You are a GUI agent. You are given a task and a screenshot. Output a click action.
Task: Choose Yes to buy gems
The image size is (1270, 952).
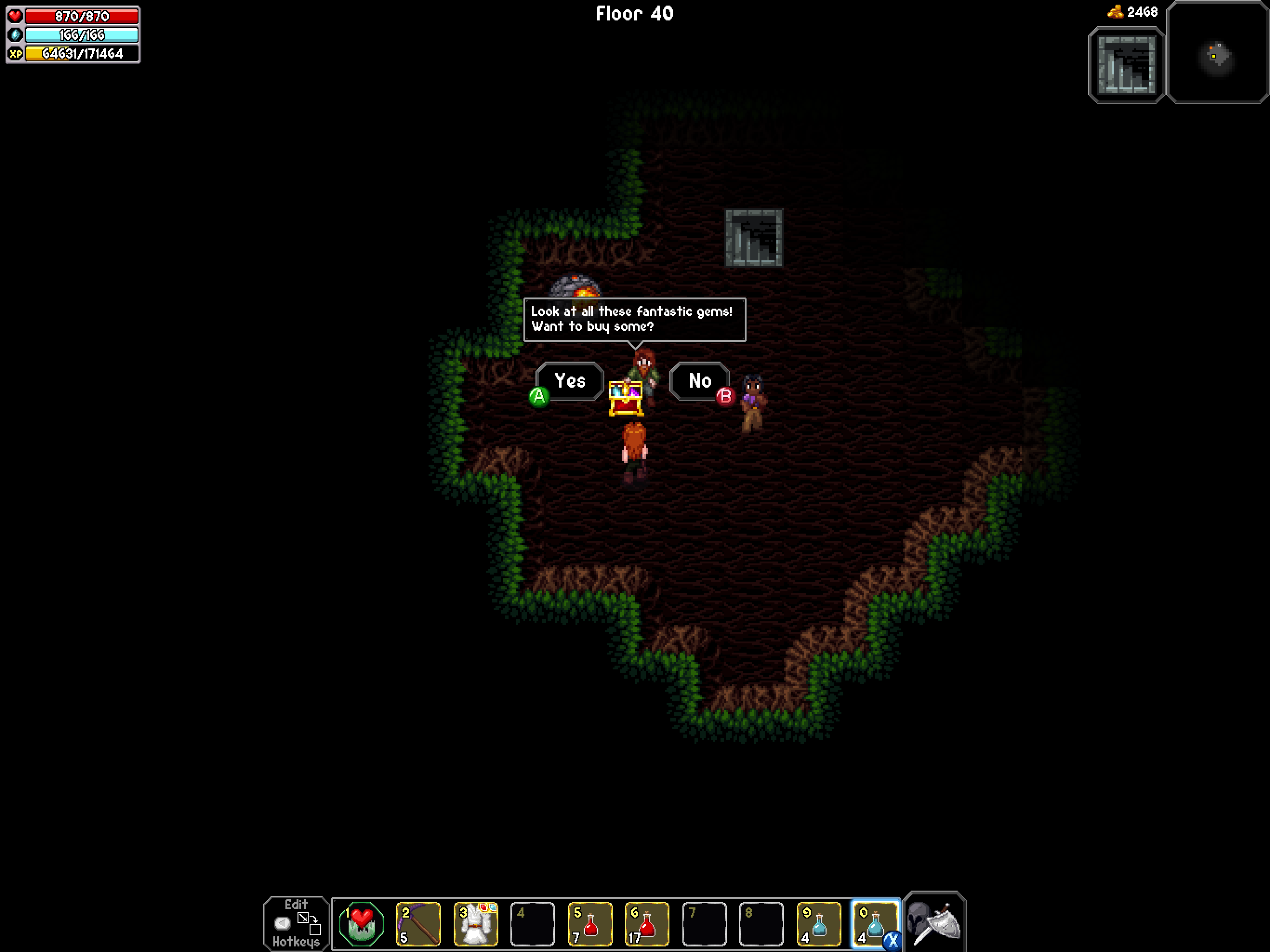pyautogui.click(x=569, y=381)
